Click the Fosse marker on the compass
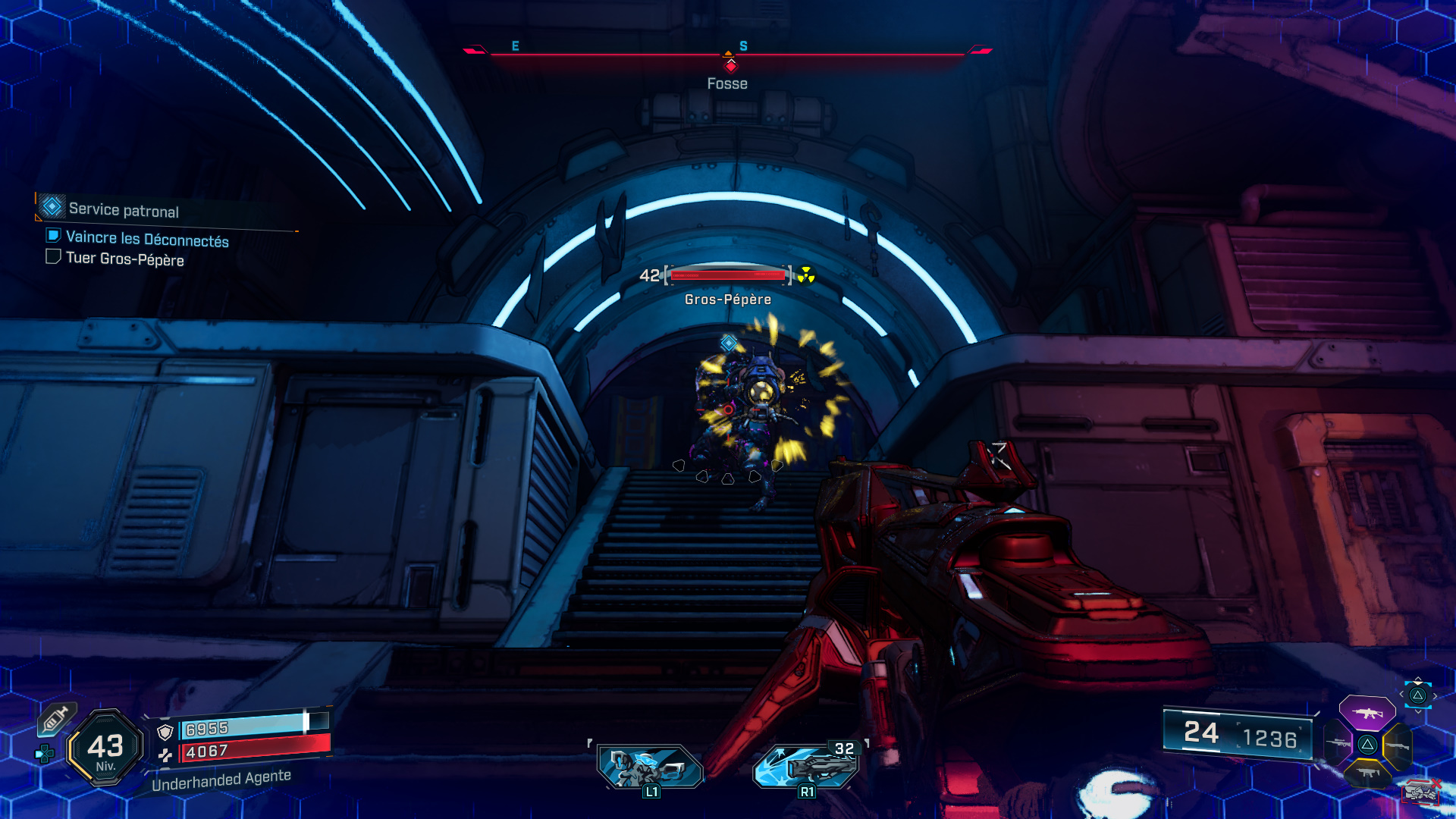 [730, 67]
